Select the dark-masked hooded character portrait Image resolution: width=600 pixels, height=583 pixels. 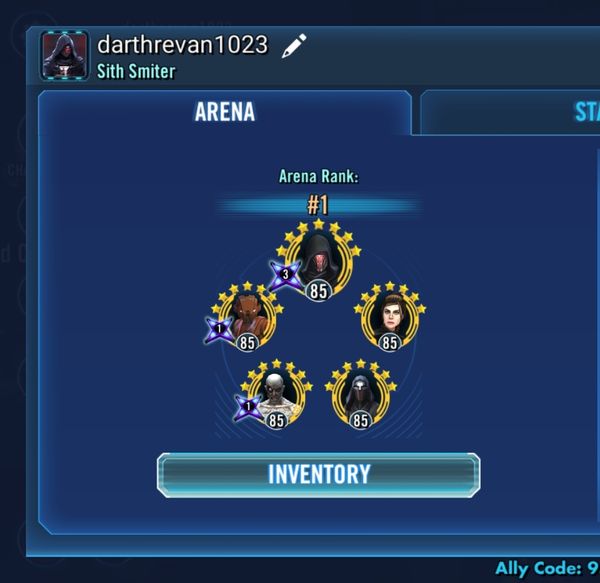[x=361, y=395]
